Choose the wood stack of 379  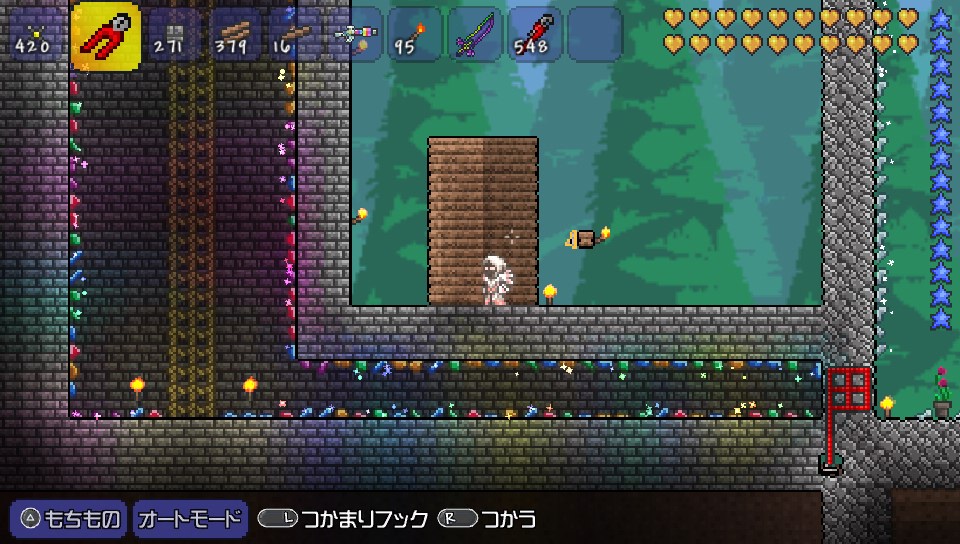tap(236, 35)
